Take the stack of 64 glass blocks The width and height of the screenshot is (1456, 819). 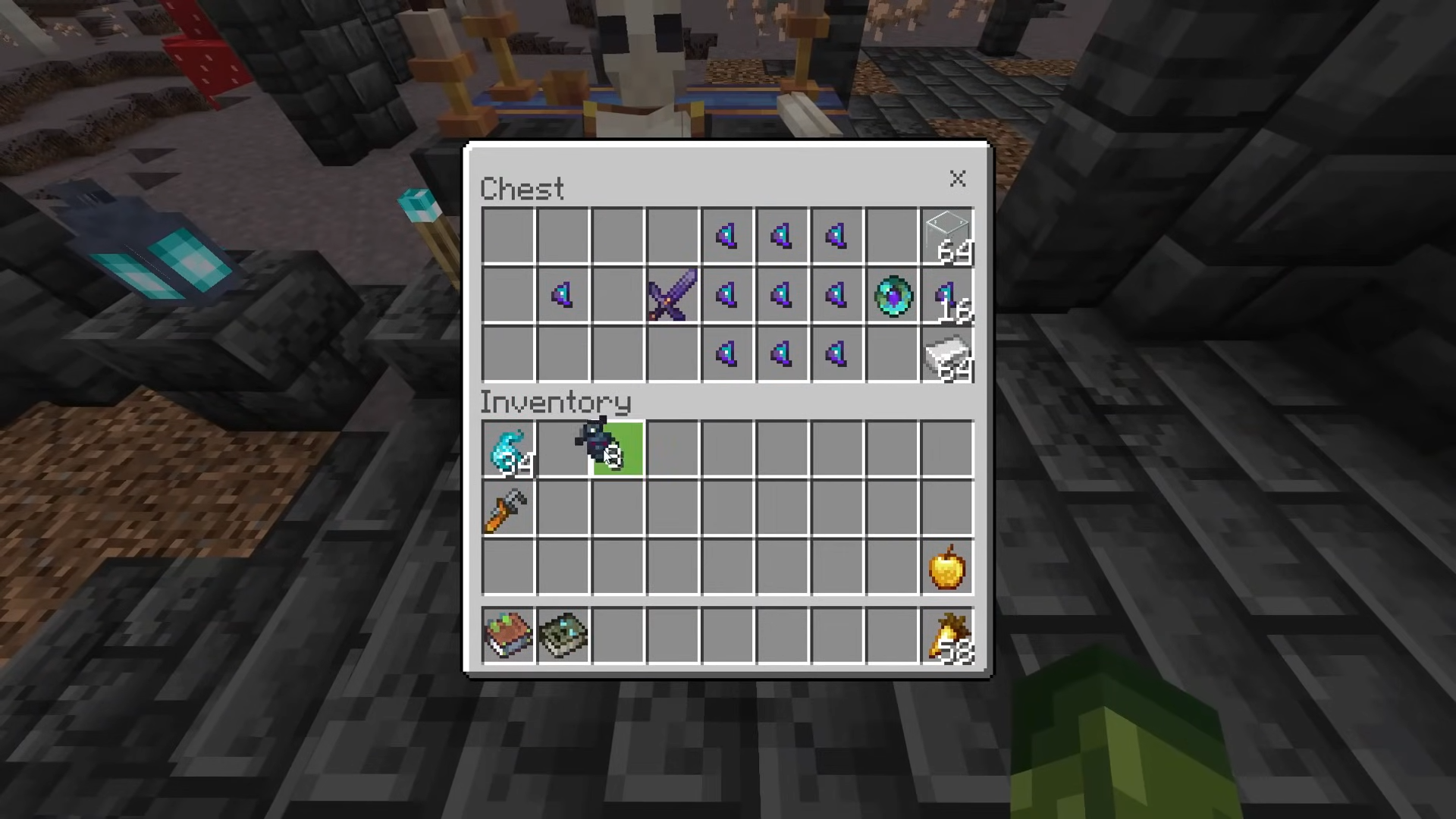click(x=947, y=236)
